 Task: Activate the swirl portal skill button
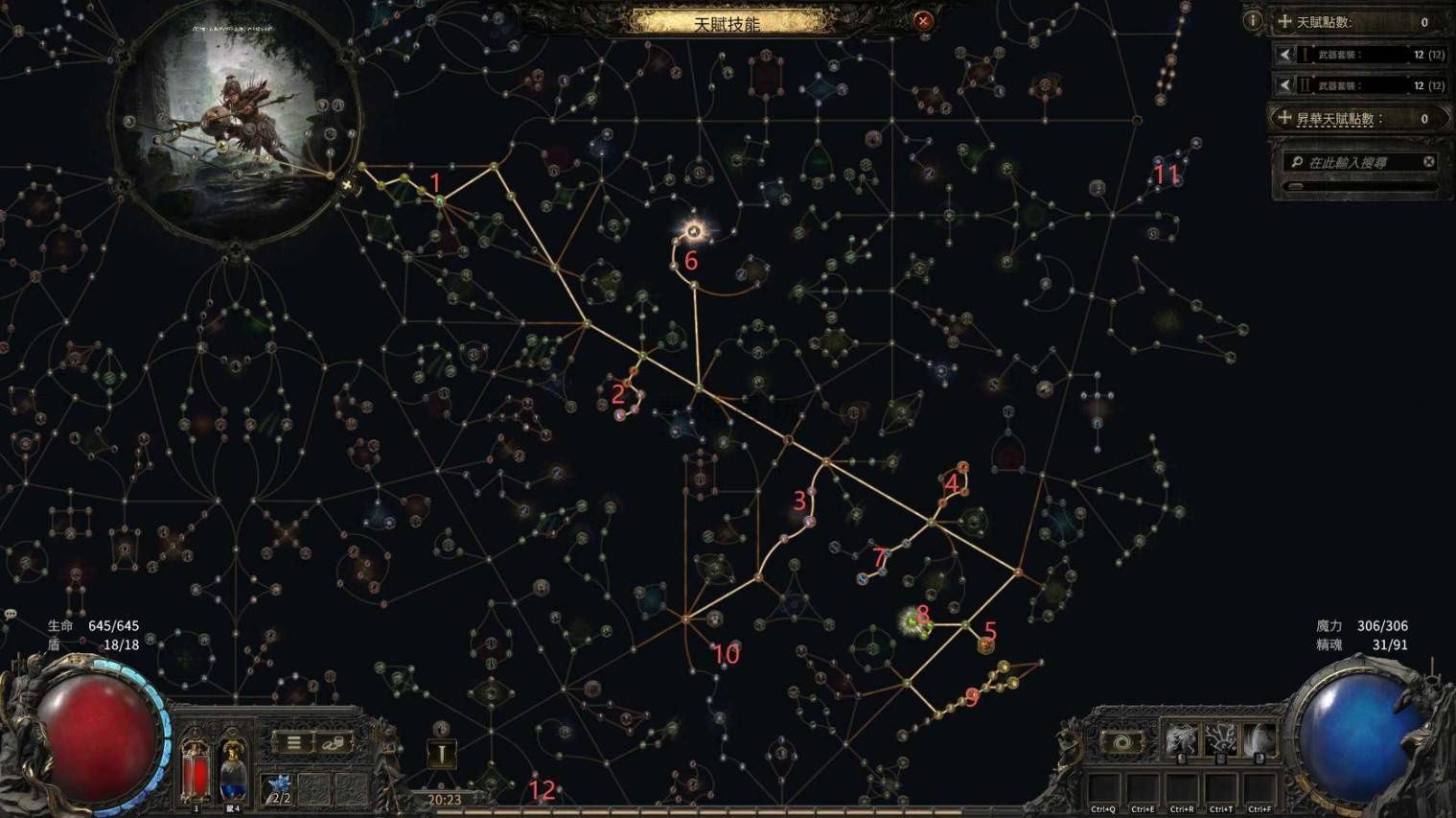pyautogui.click(x=1123, y=742)
